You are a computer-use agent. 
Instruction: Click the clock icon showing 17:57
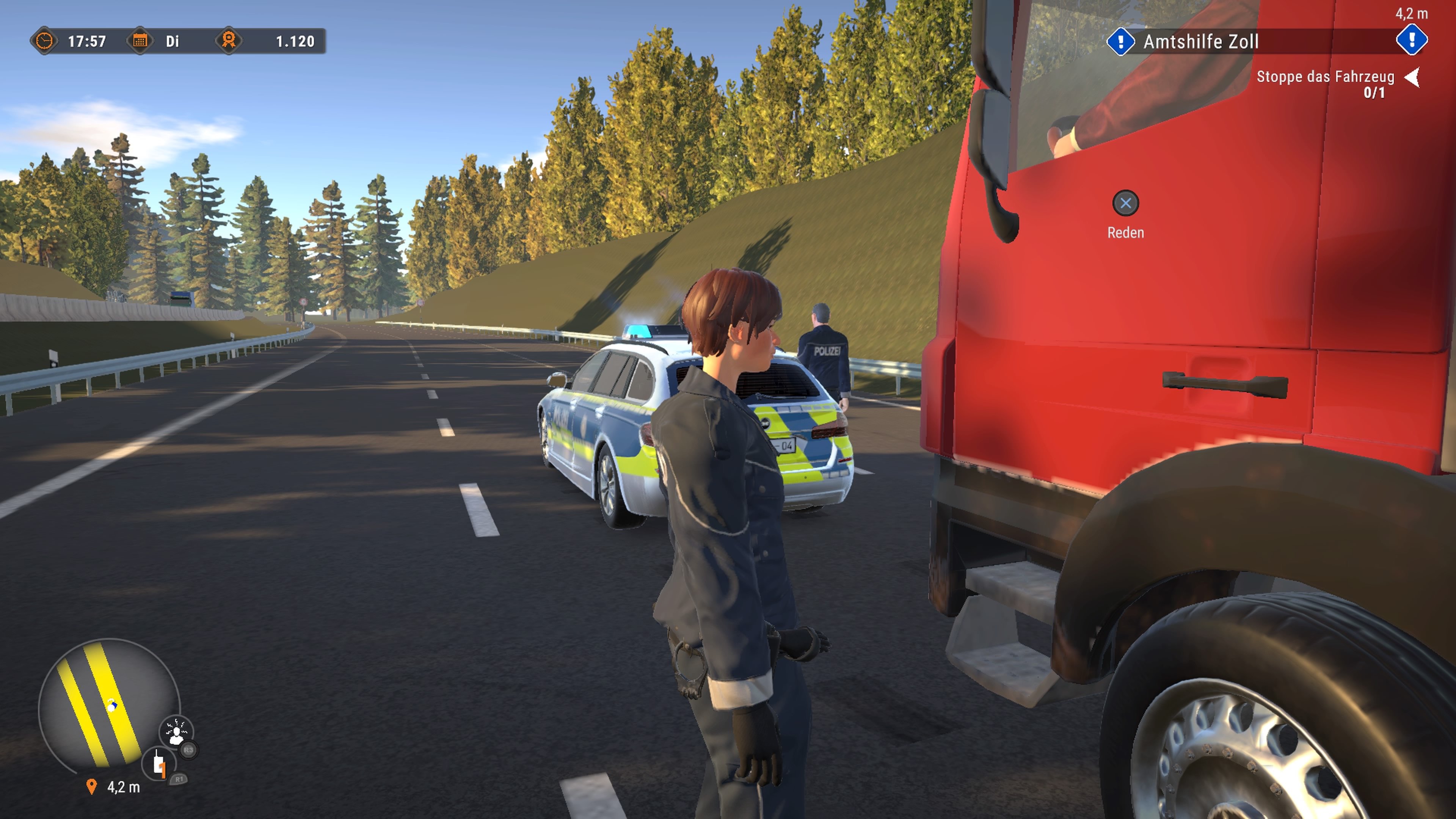tap(45, 41)
